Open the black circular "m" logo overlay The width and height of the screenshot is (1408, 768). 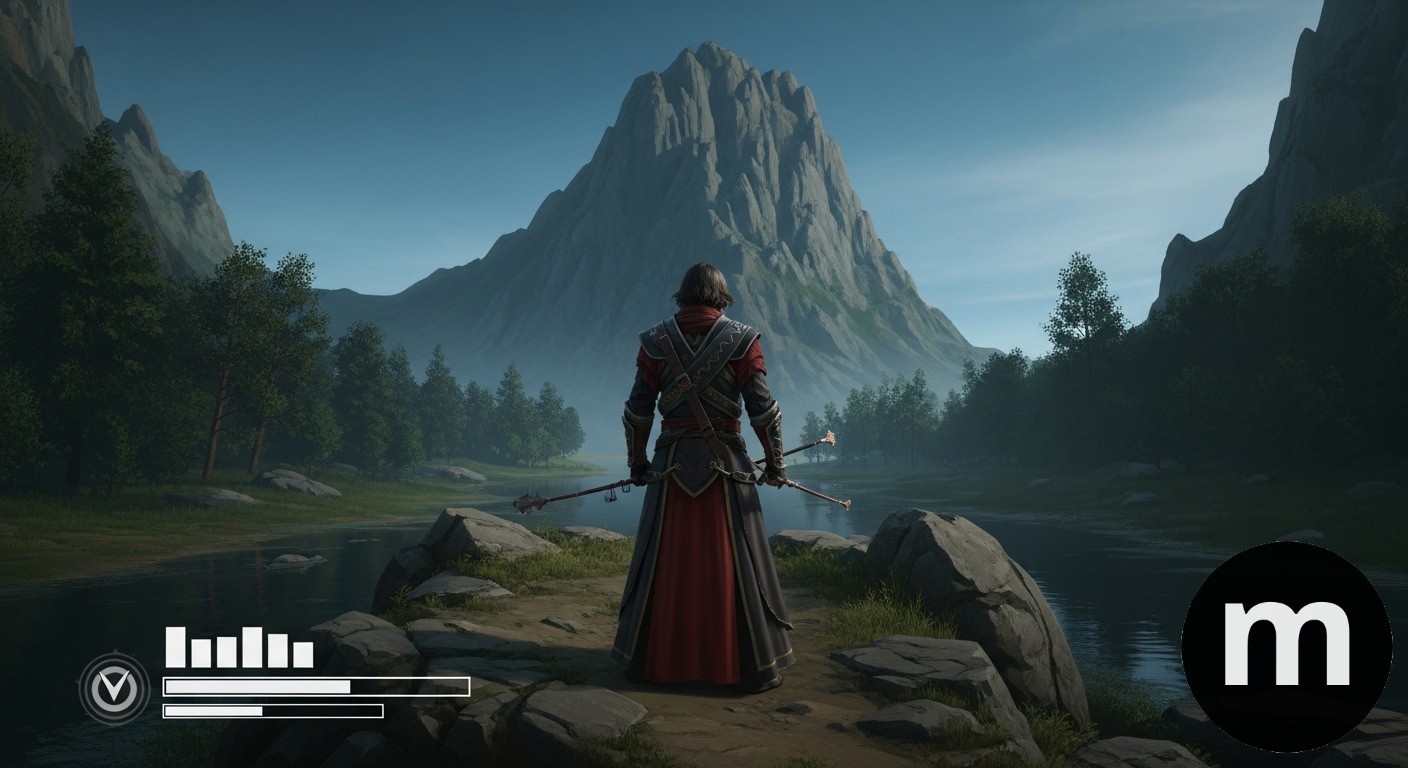point(1286,647)
